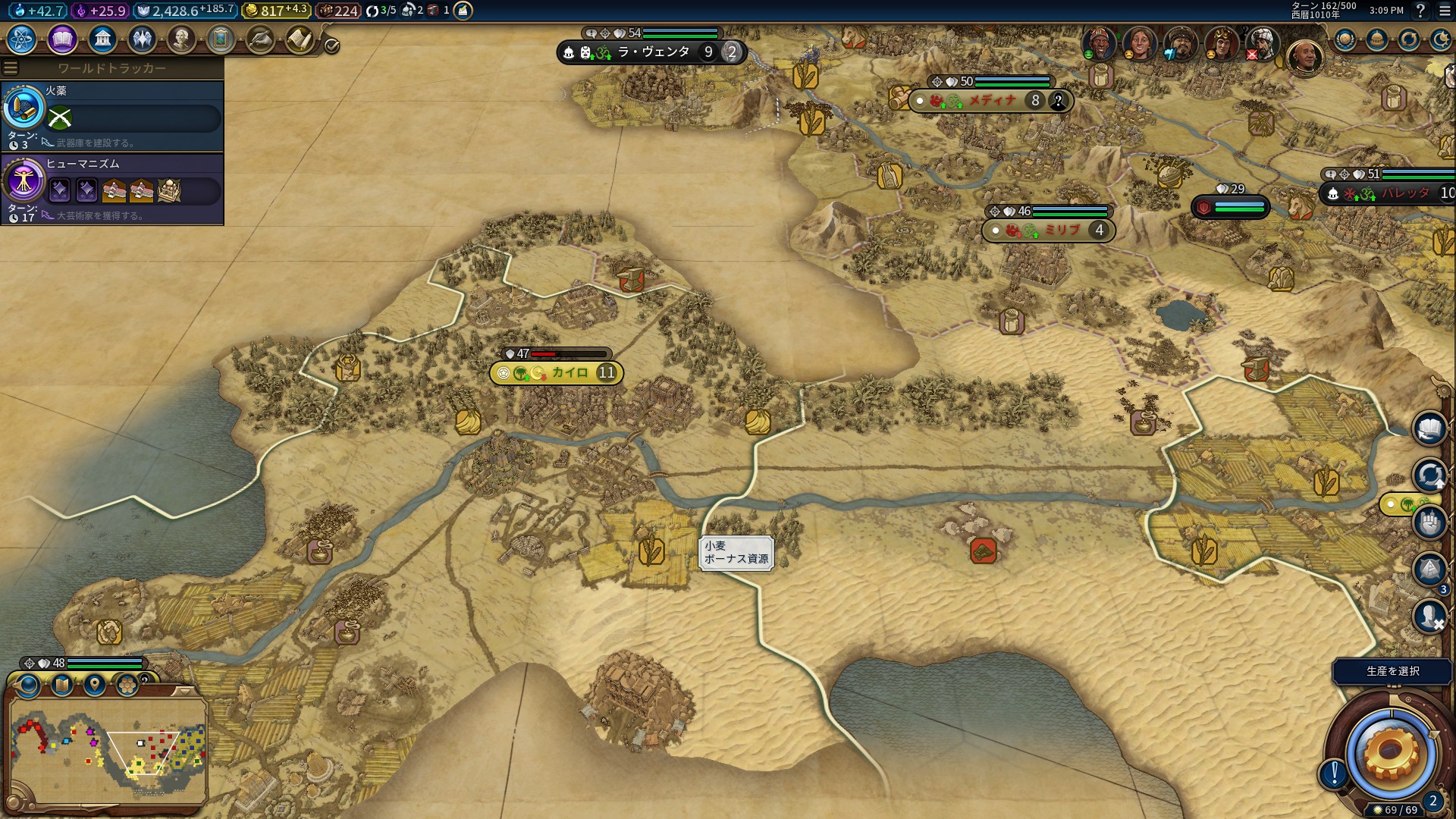Viewport: 1456px width, 819px height.
Task: Collapse the minimap with the arrow tab
Action: click(184, 692)
